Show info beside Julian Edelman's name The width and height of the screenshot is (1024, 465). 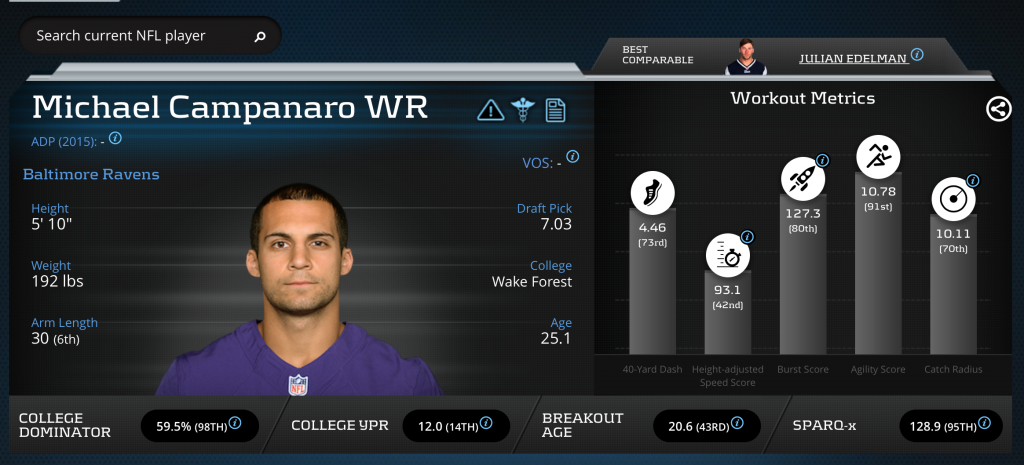pyautogui.click(x=917, y=56)
